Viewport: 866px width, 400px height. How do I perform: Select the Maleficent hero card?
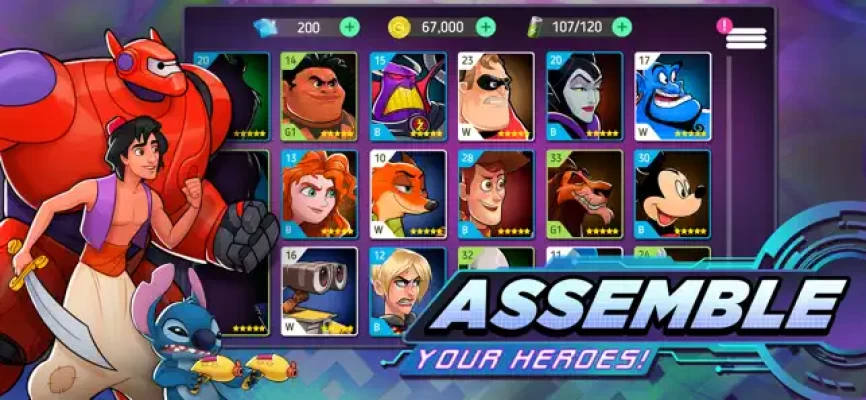click(584, 95)
